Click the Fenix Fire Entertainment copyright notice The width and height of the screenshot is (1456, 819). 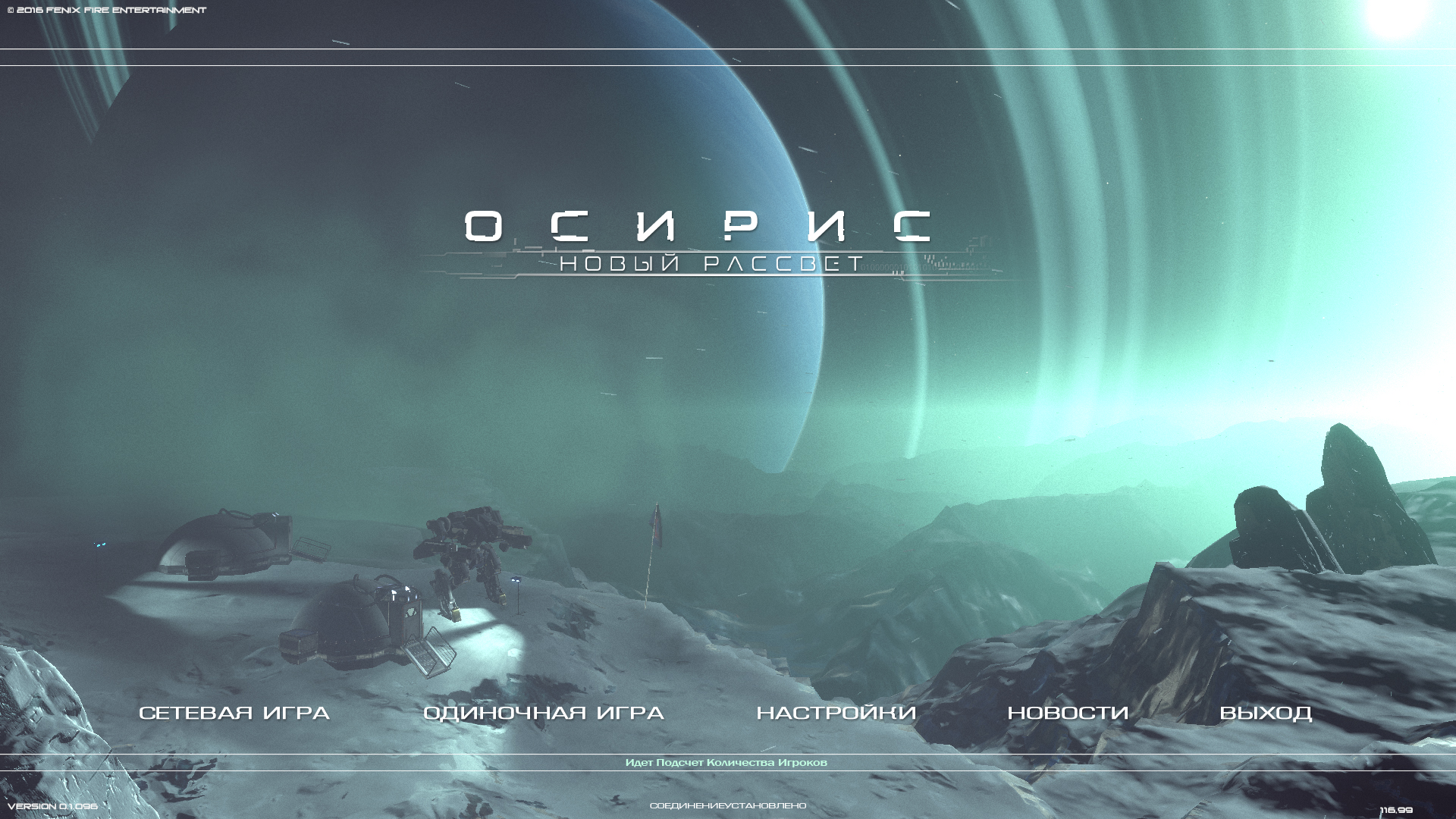106,11
